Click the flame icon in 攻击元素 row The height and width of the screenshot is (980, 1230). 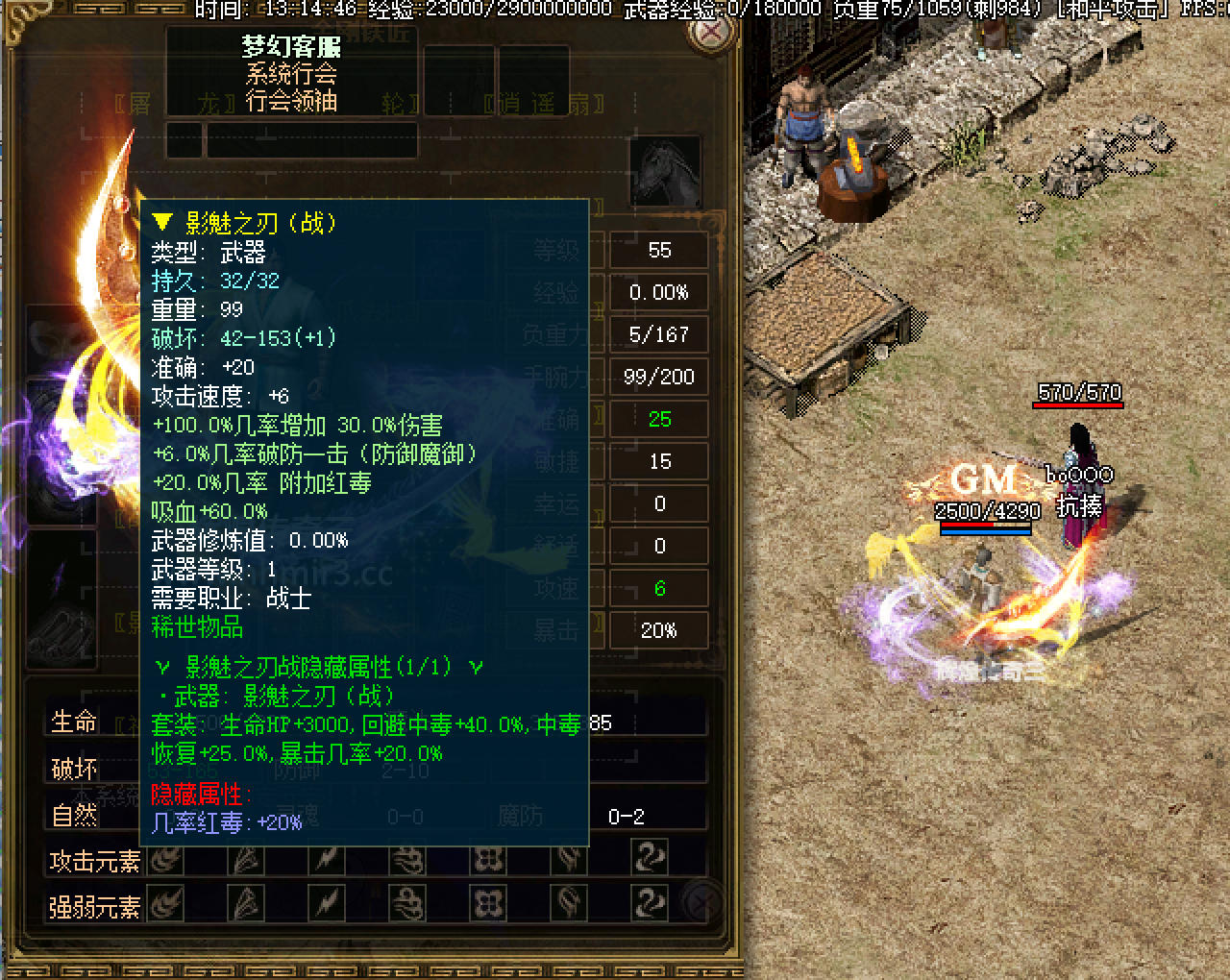pyautogui.click(x=166, y=858)
